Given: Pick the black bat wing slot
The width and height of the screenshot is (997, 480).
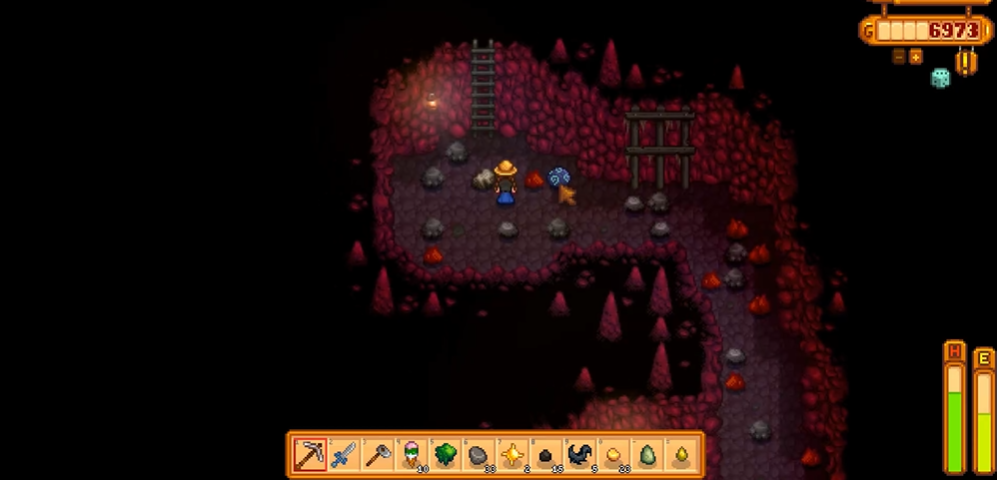Looking at the screenshot, I should [x=580, y=456].
